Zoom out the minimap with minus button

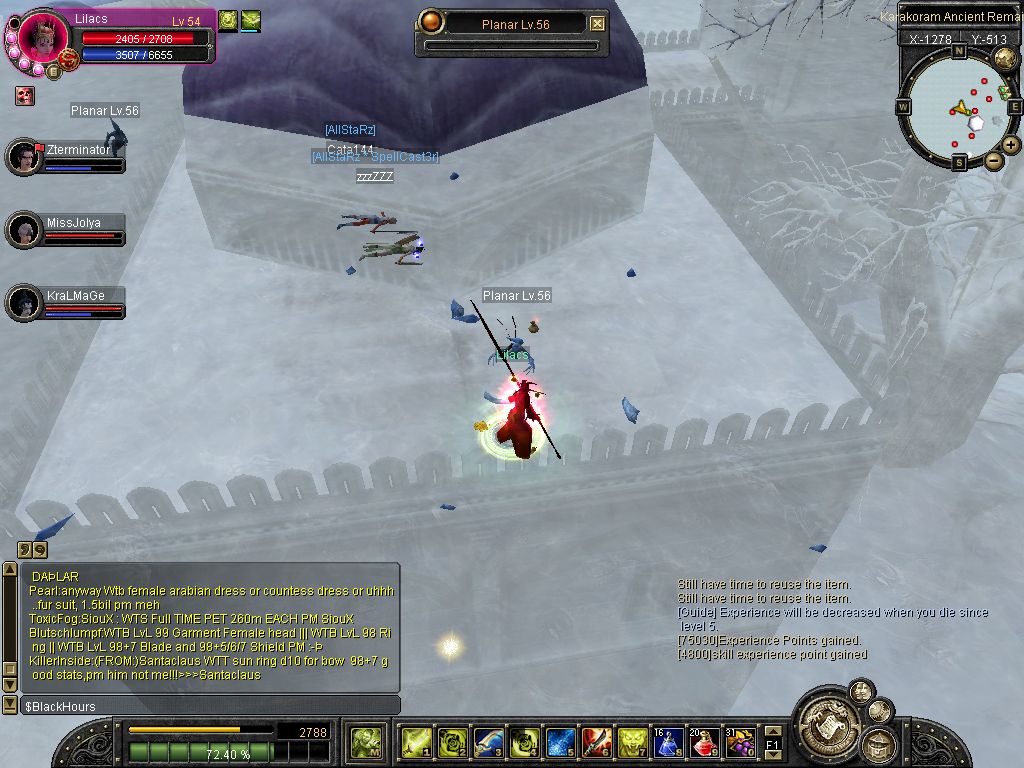[994, 160]
